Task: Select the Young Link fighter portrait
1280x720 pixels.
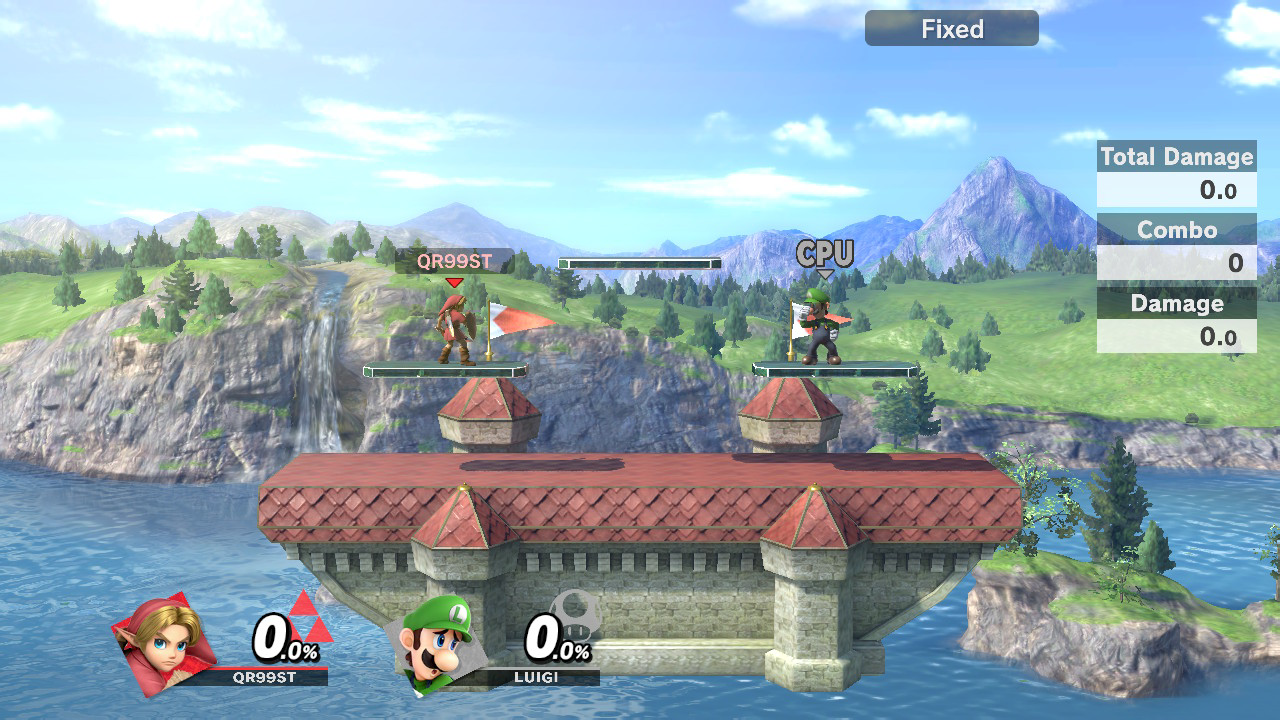Action: (166, 643)
